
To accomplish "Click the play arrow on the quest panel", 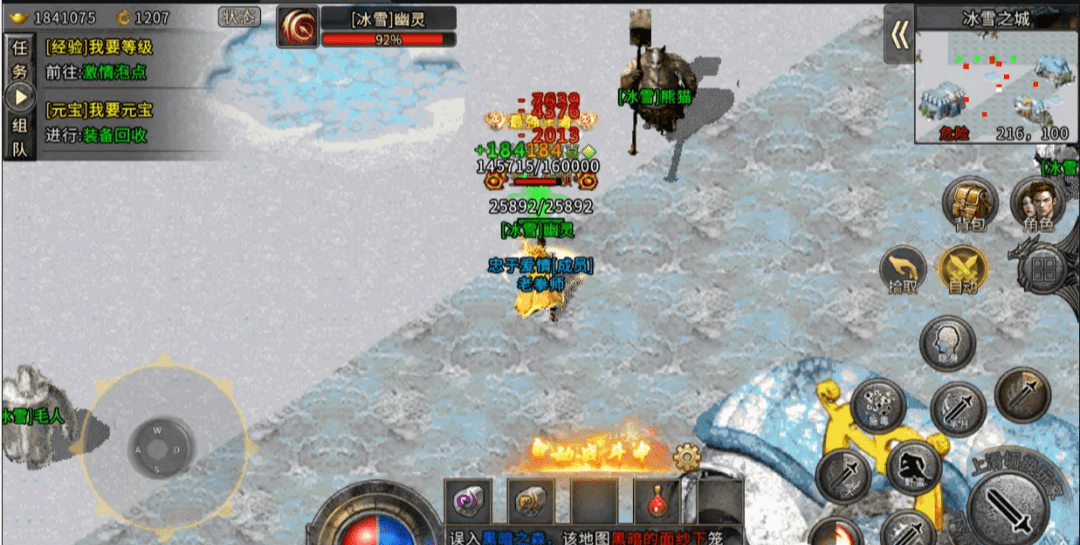I will [x=19, y=97].
